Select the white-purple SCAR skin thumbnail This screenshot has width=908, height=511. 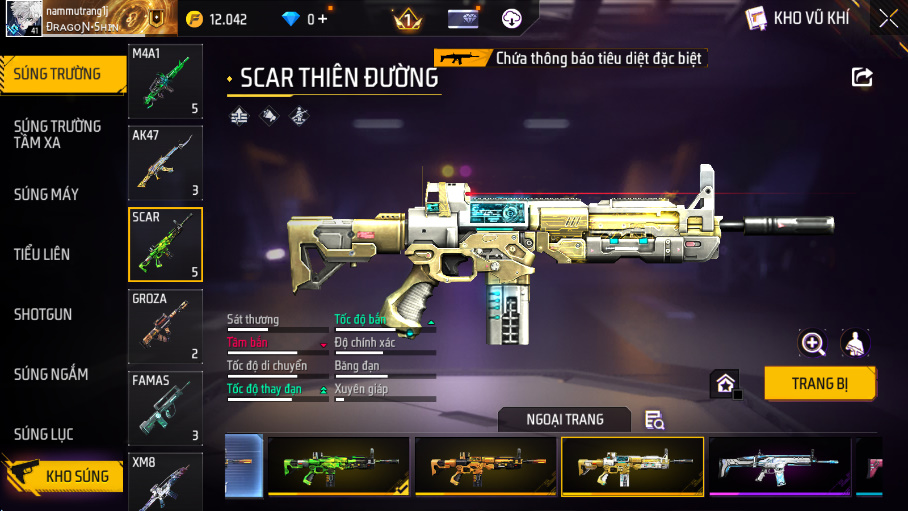tap(779, 466)
